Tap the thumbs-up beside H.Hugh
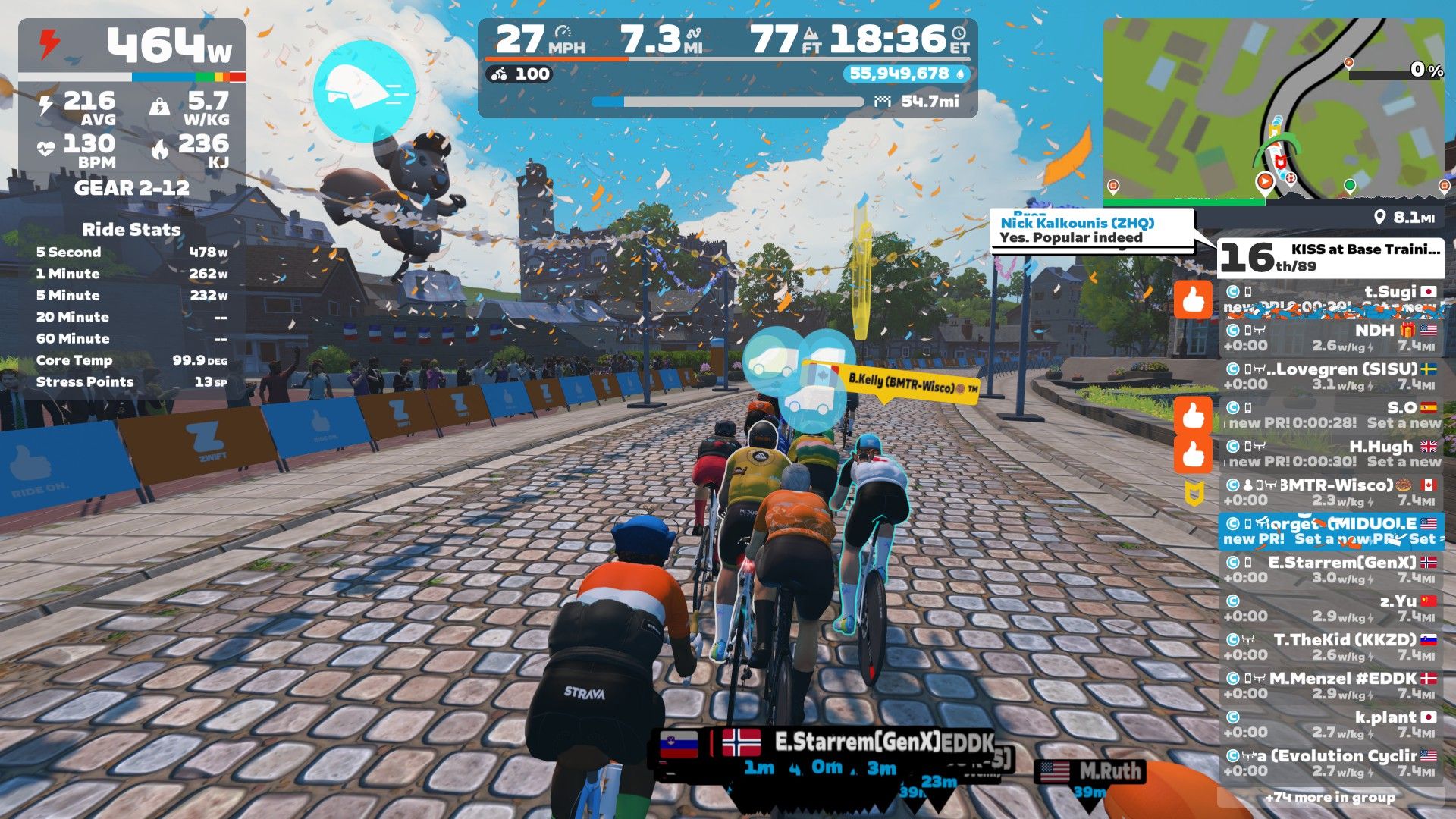The image size is (1456, 819). click(x=1193, y=455)
